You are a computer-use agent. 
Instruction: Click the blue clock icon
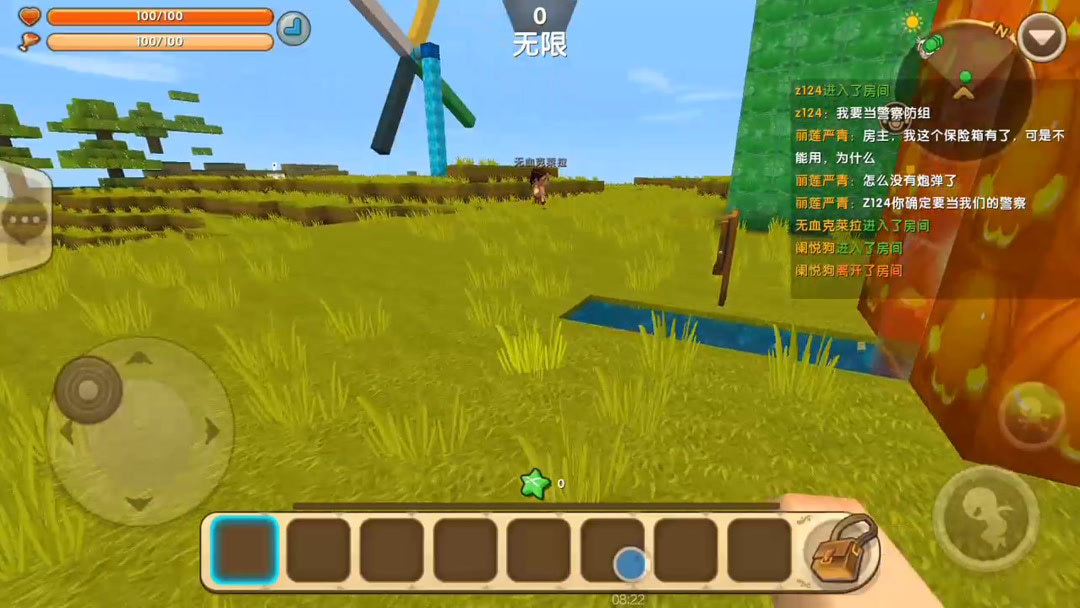293,28
